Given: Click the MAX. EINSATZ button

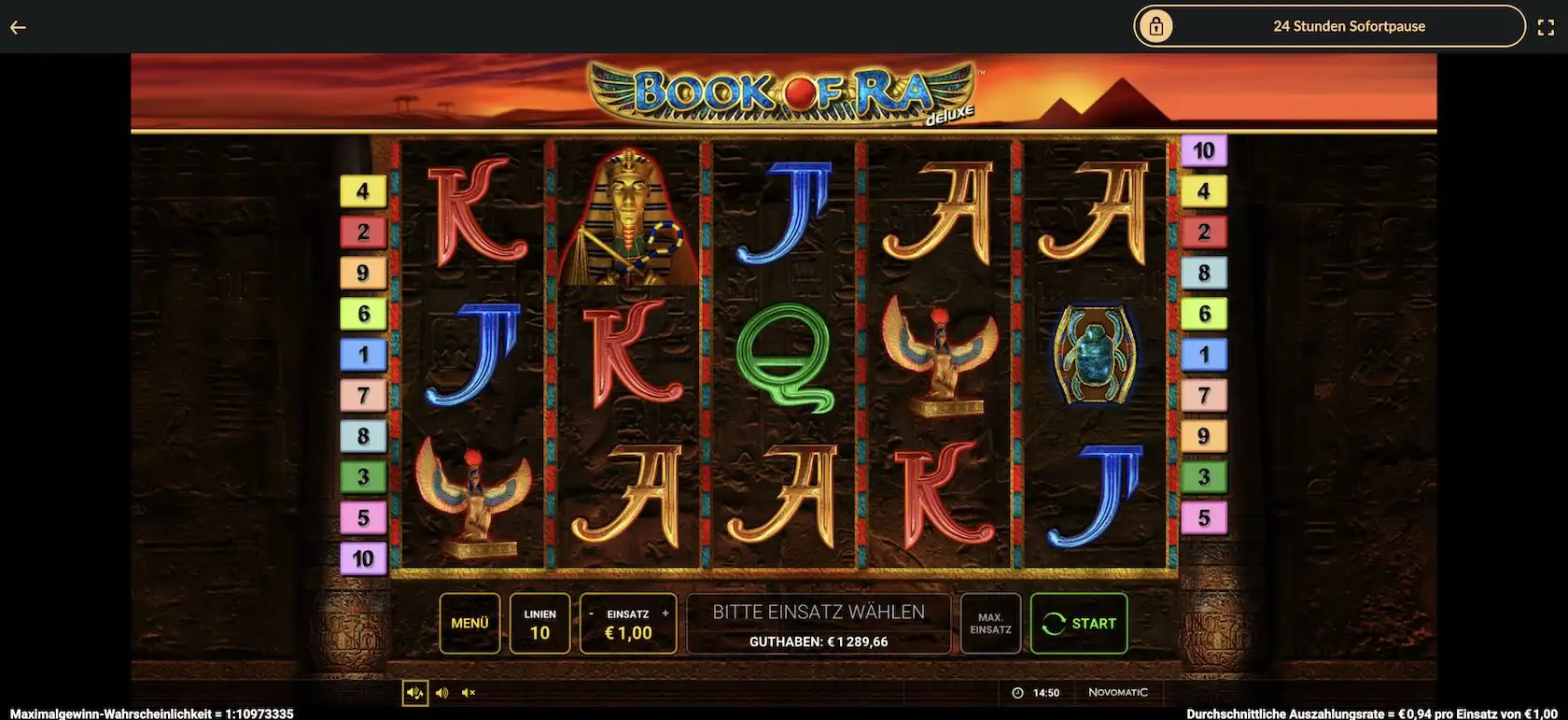Looking at the screenshot, I should [x=989, y=623].
